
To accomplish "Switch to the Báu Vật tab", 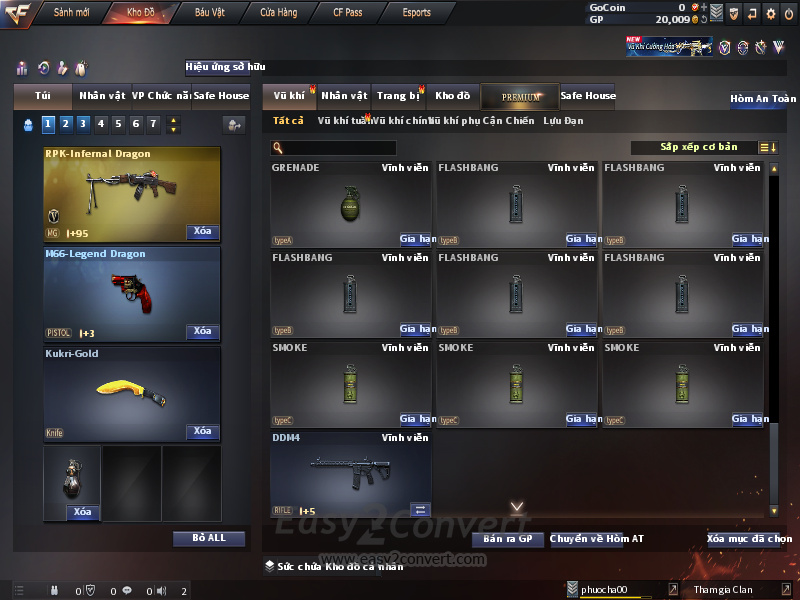I will 209,13.
